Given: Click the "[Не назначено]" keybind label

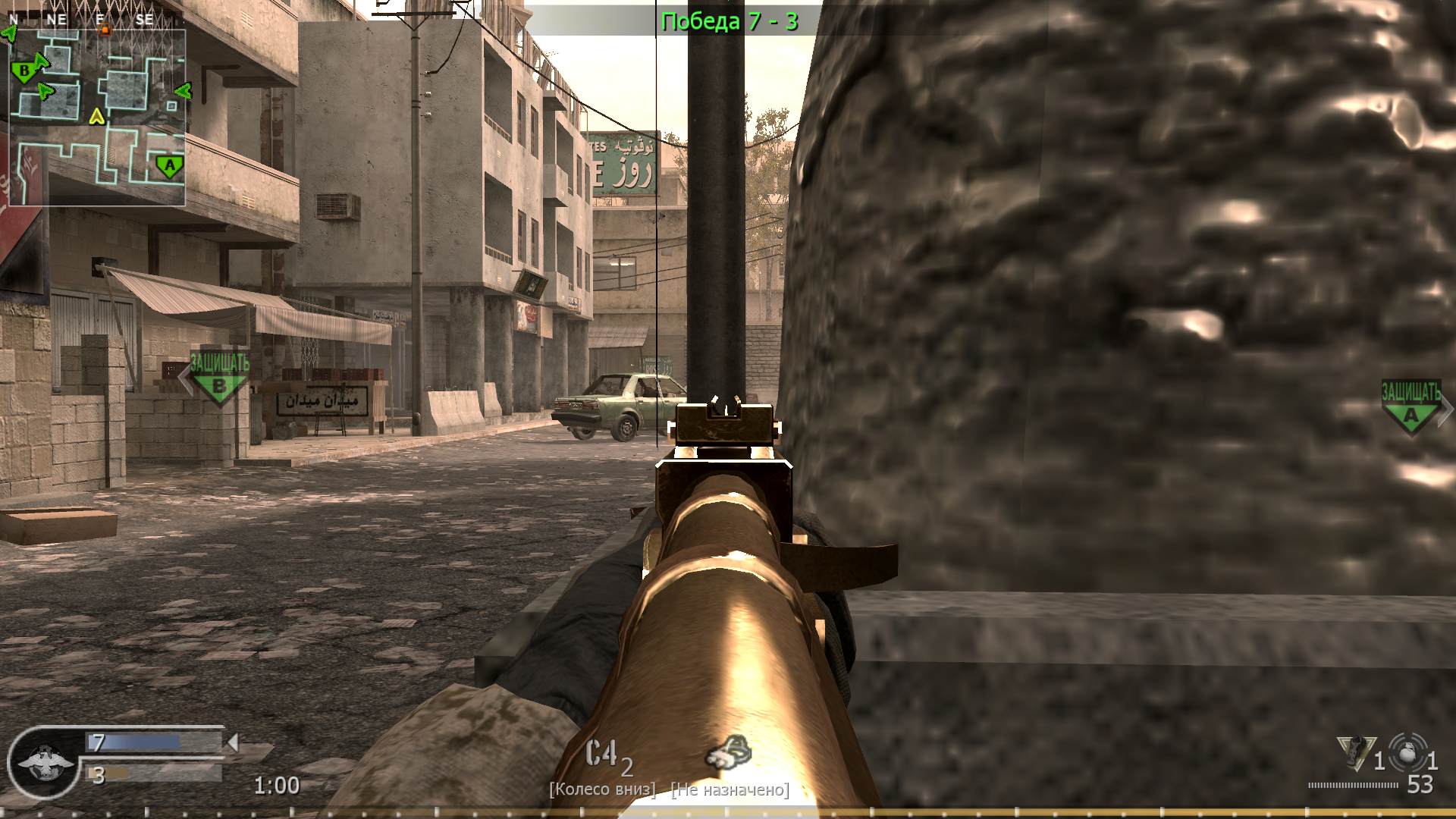Looking at the screenshot, I should [729, 789].
